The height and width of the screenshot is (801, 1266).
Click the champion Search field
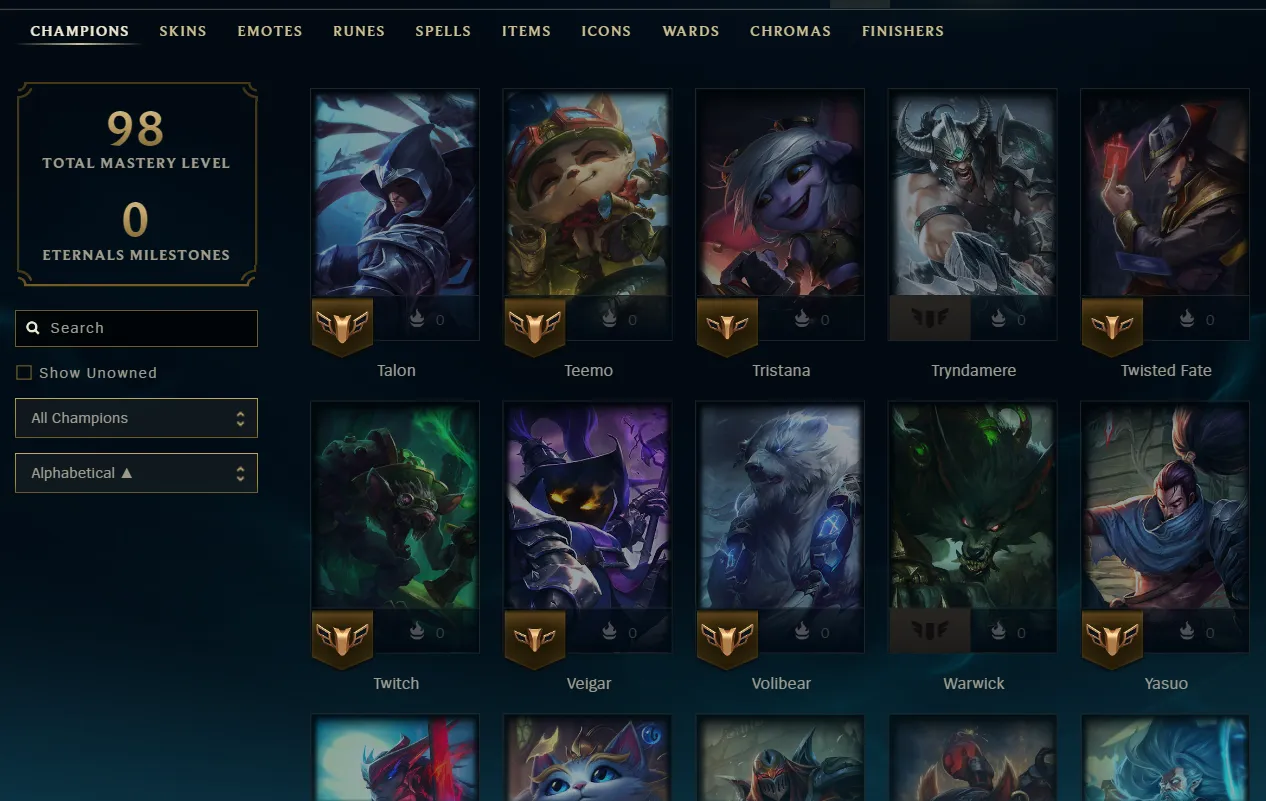pyautogui.click(x=137, y=328)
